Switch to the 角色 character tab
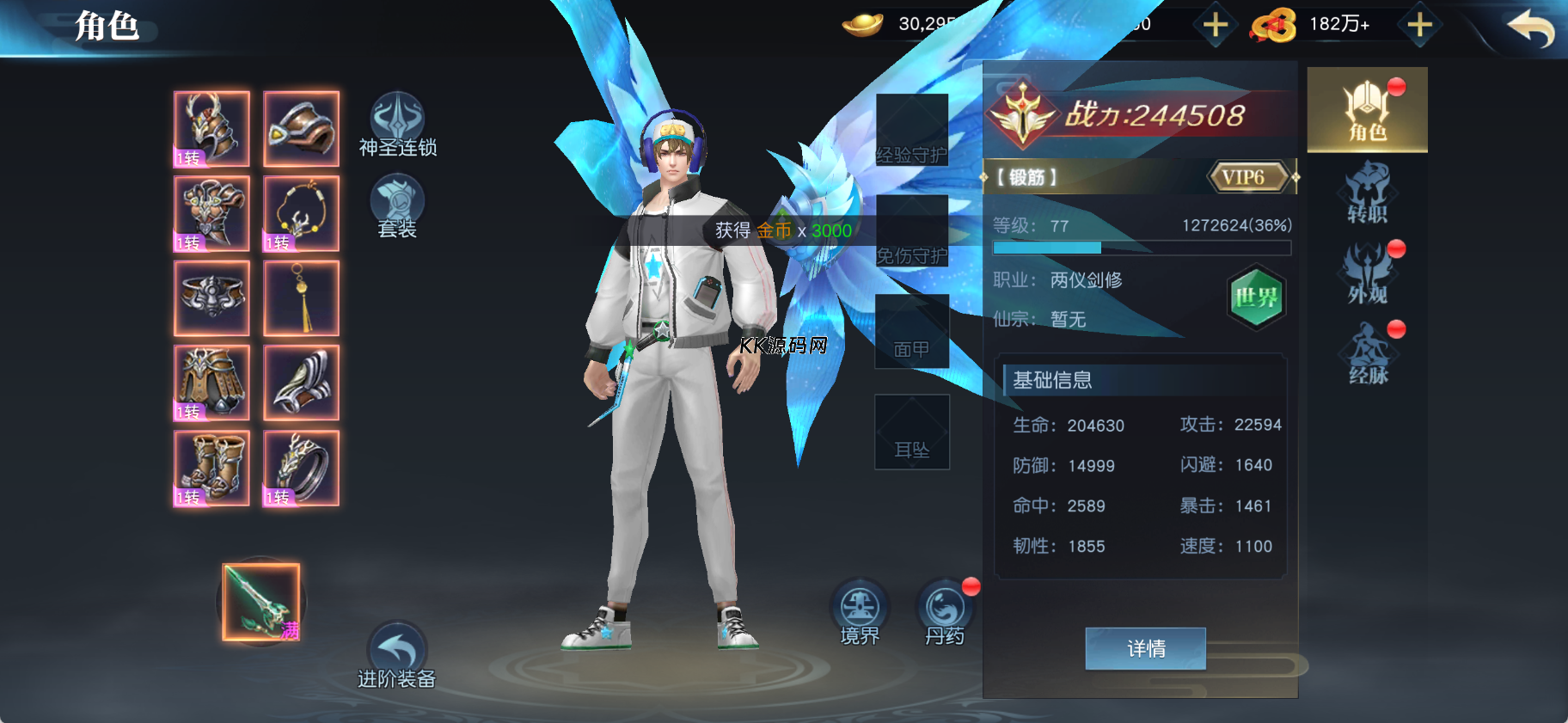The image size is (1568, 723). (x=1367, y=110)
